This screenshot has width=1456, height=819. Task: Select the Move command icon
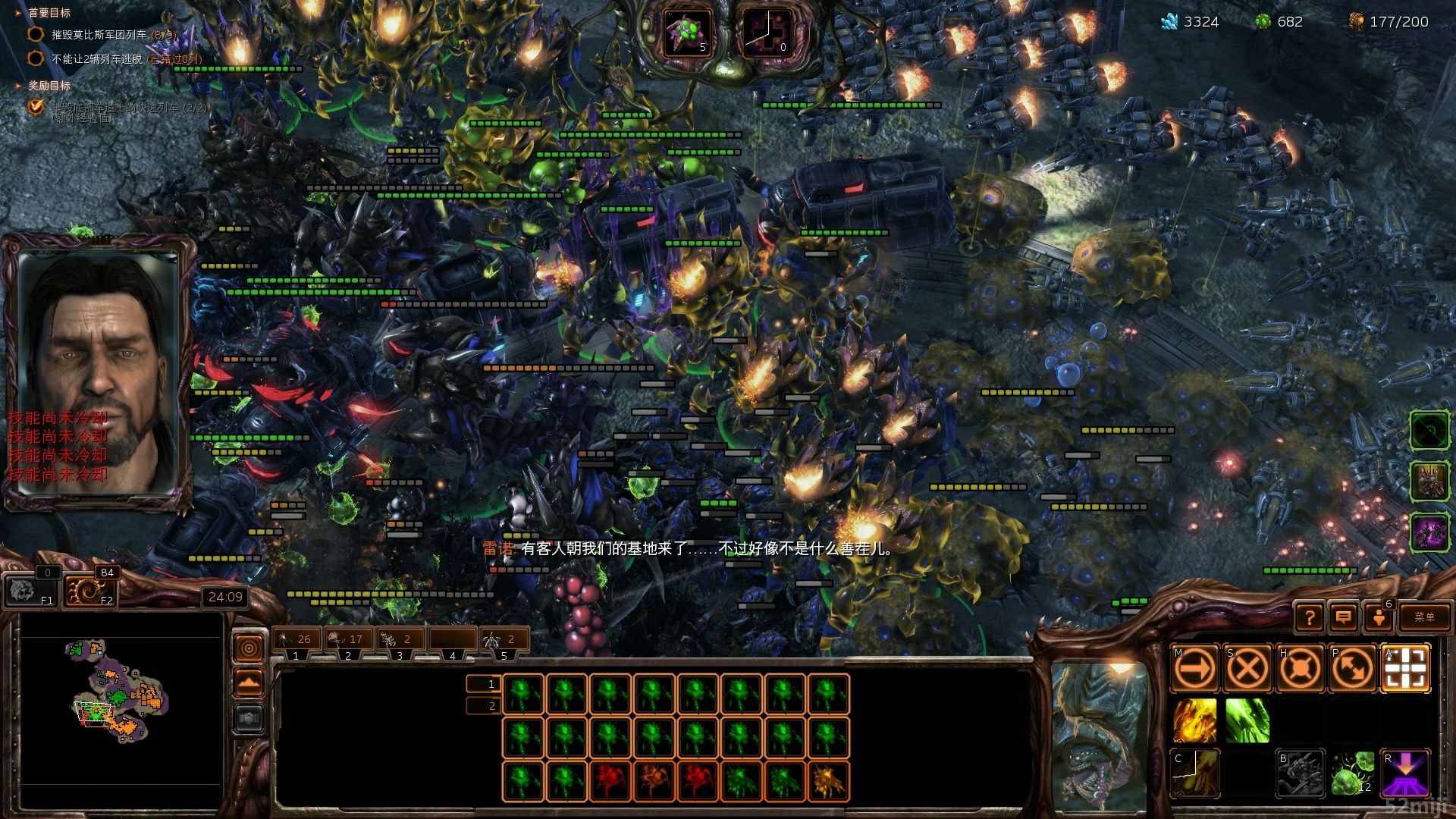(x=1194, y=669)
